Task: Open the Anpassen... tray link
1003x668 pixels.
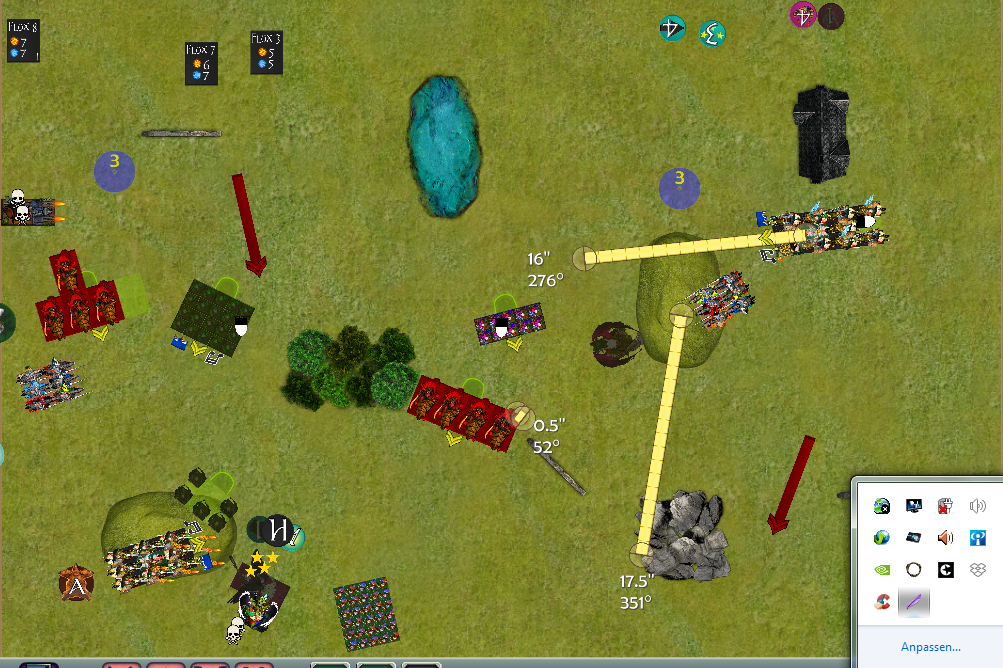Action: click(930, 647)
